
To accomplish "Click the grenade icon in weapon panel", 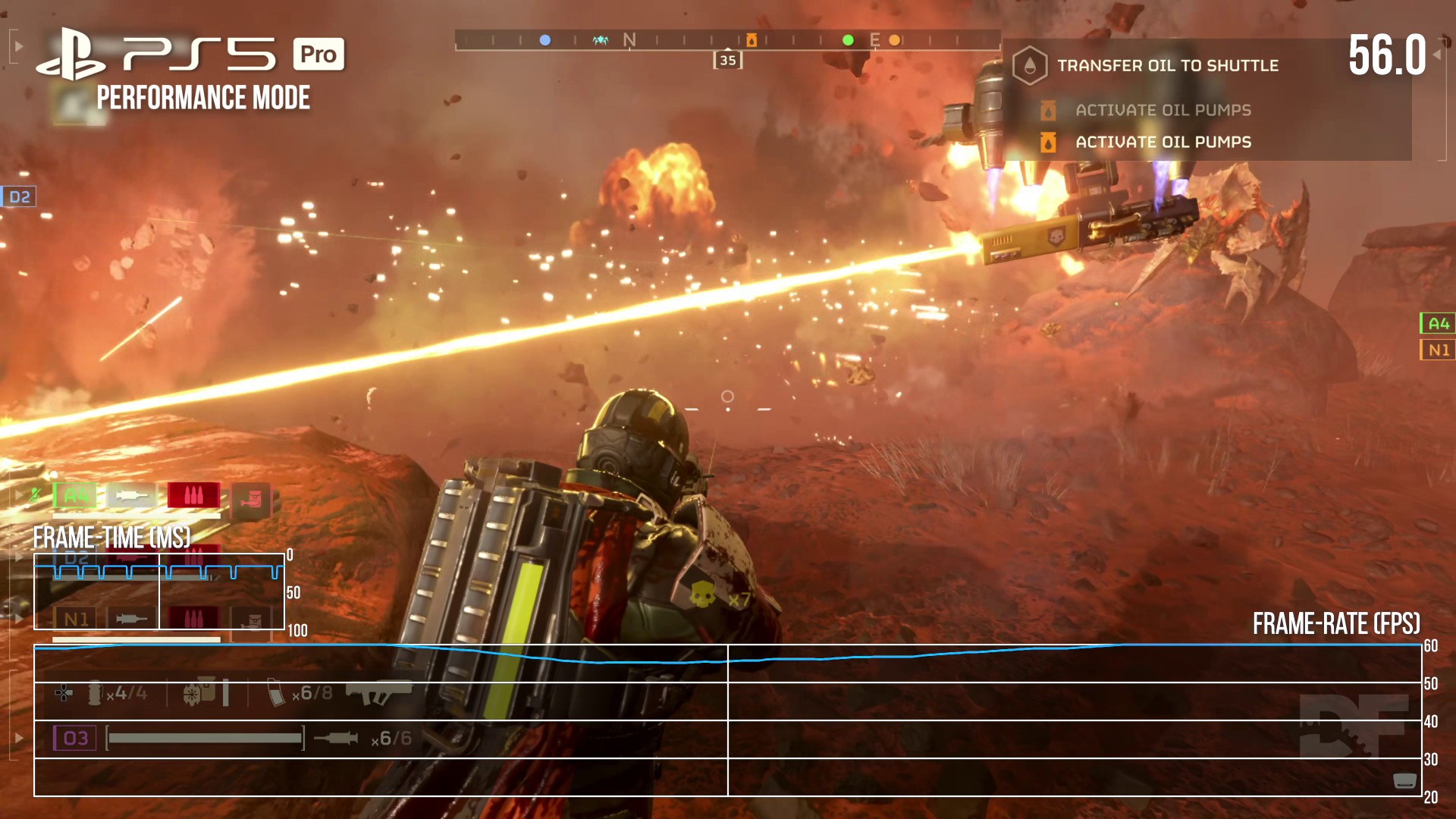I will click(95, 692).
